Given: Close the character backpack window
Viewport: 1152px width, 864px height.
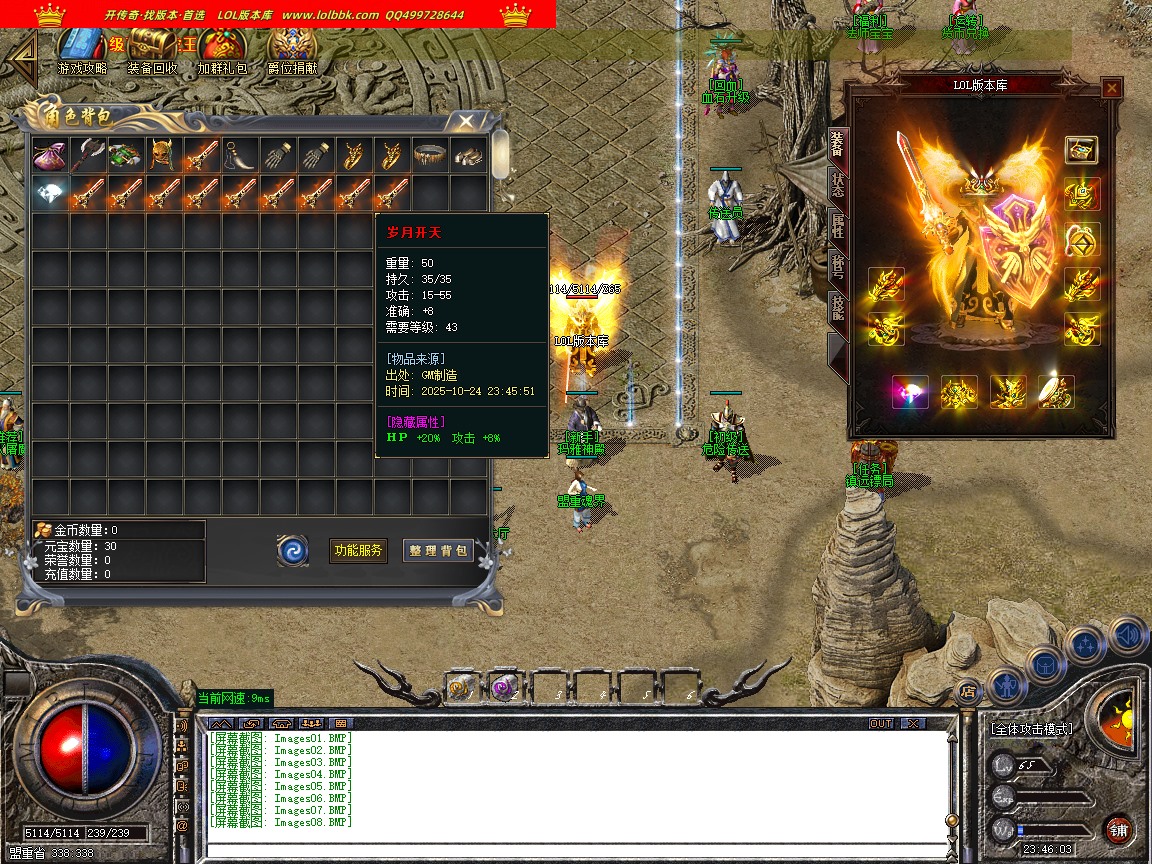Looking at the screenshot, I should pyautogui.click(x=465, y=122).
